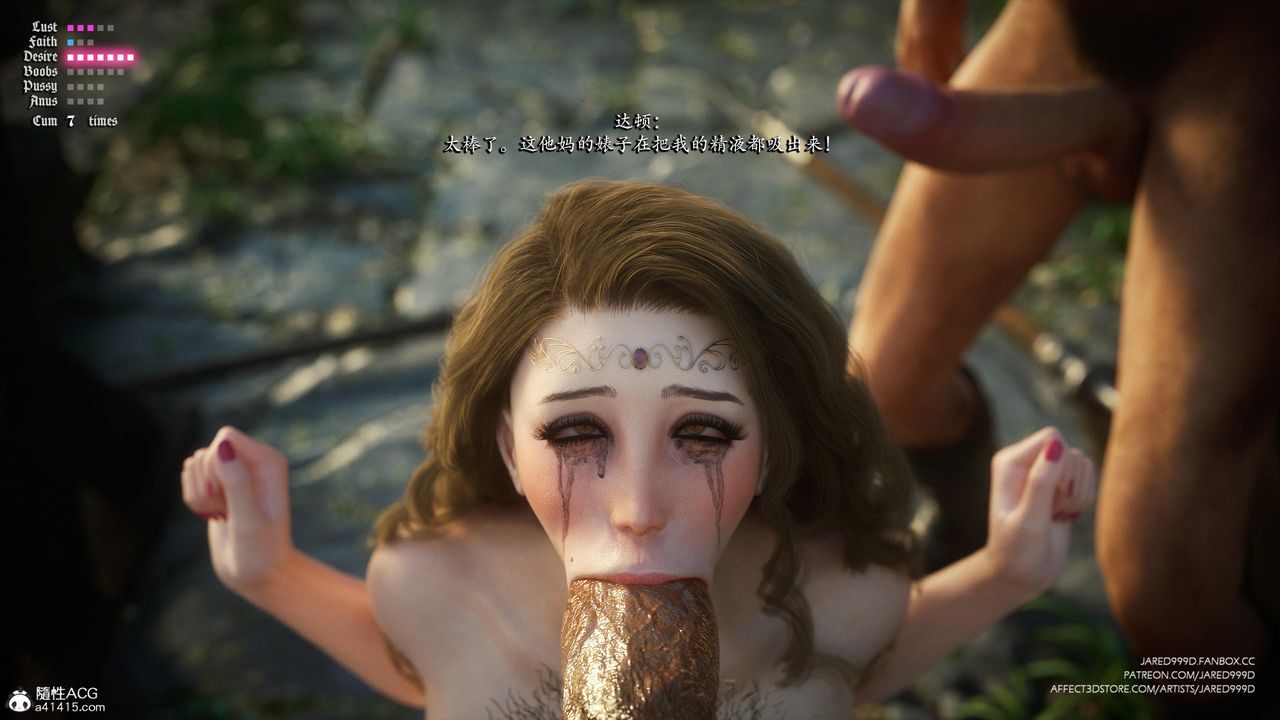
Task: Click the glowing Desire stat bar
Action: tap(100, 57)
